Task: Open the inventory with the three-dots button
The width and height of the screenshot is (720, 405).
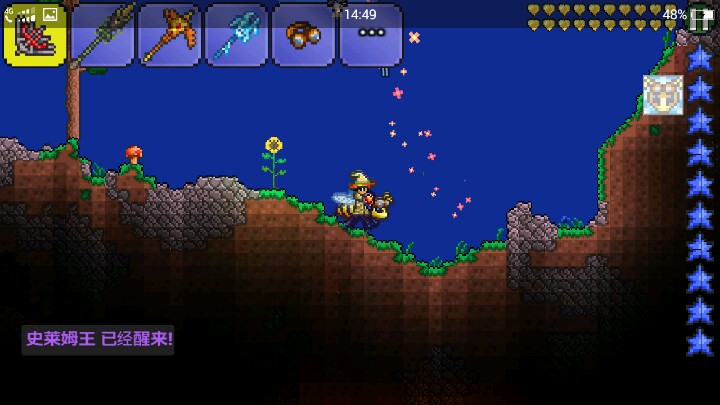Action: click(370, 34)
